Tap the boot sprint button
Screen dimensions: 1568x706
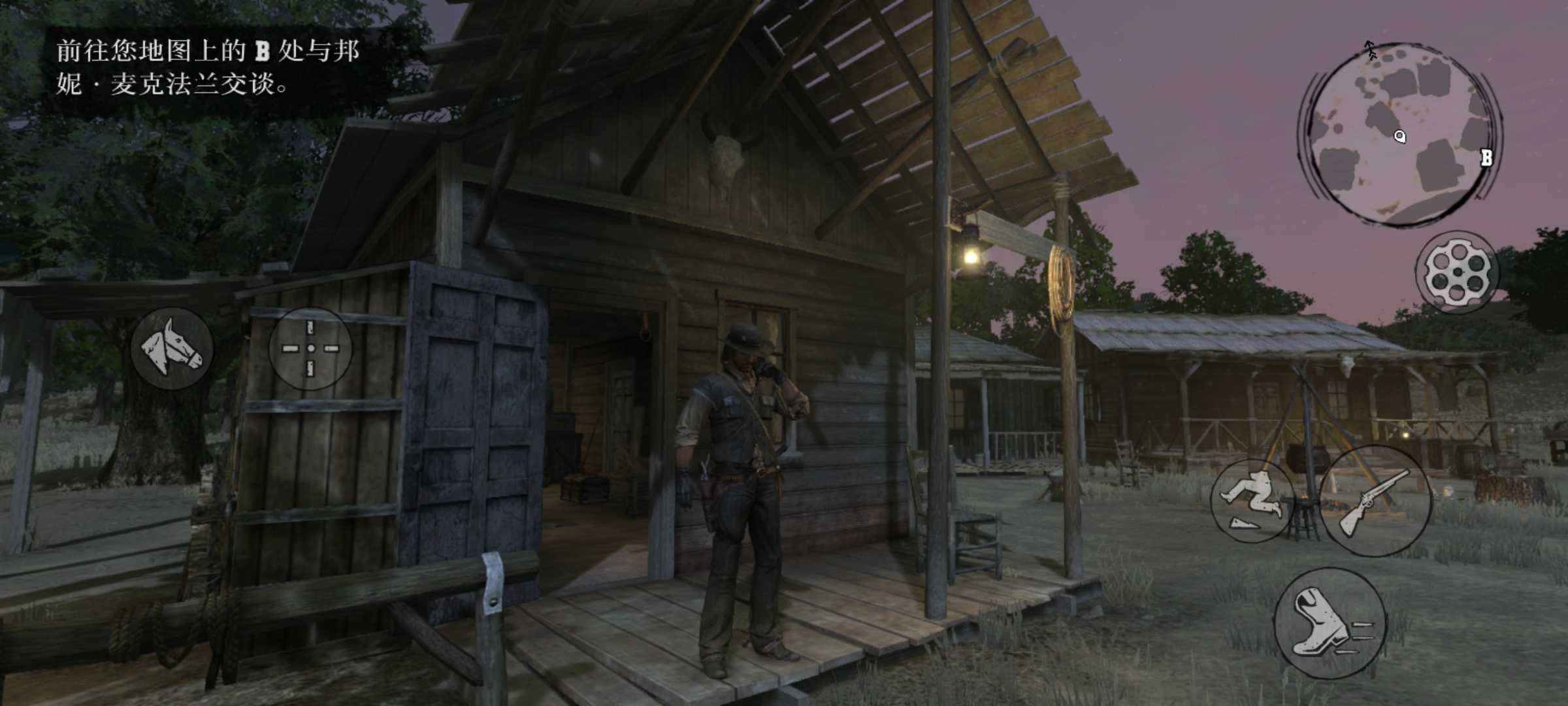pyautogui.click(x=1330, y=623)
